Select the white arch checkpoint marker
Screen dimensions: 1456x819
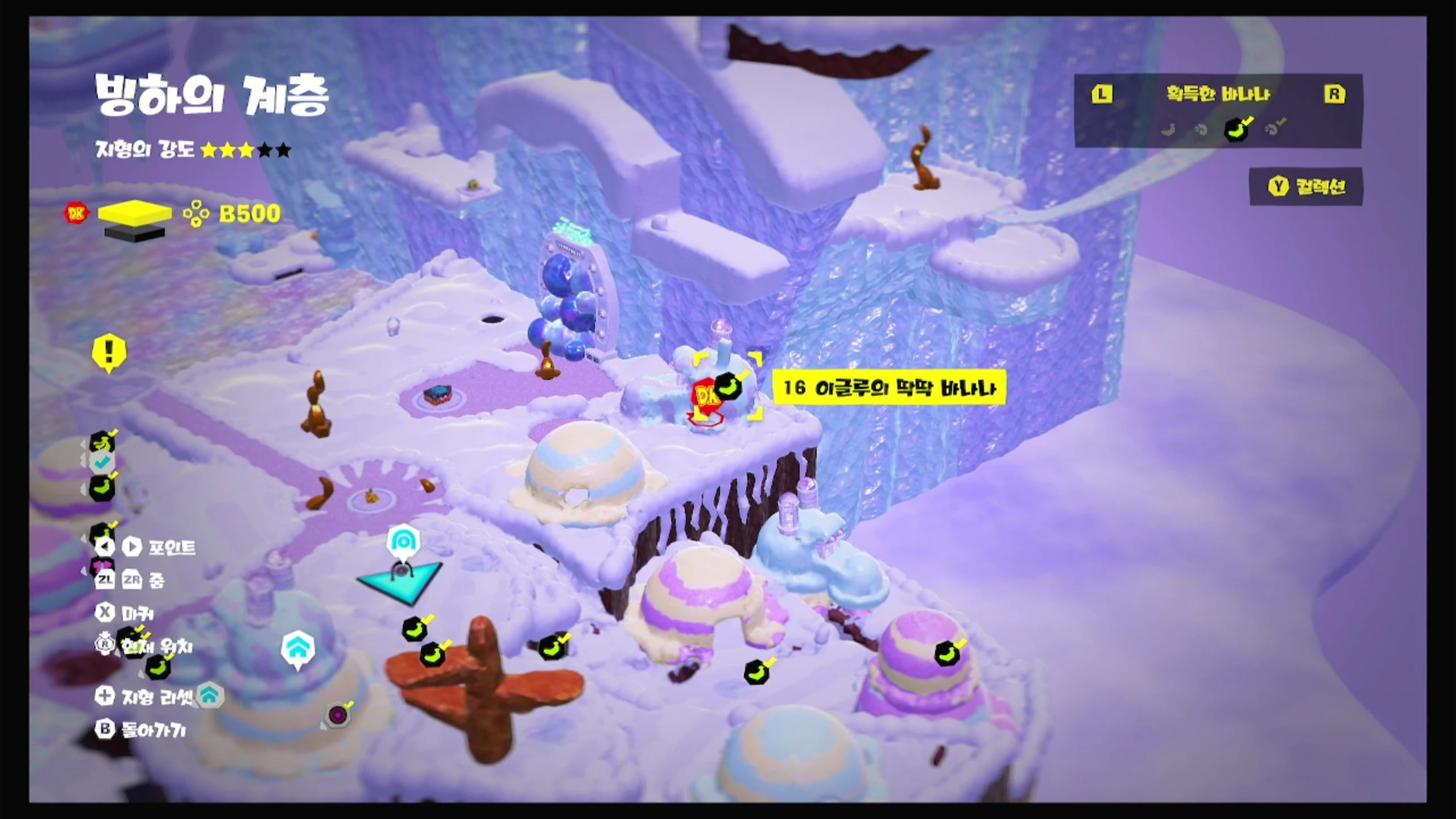click(x=403, y=543)
